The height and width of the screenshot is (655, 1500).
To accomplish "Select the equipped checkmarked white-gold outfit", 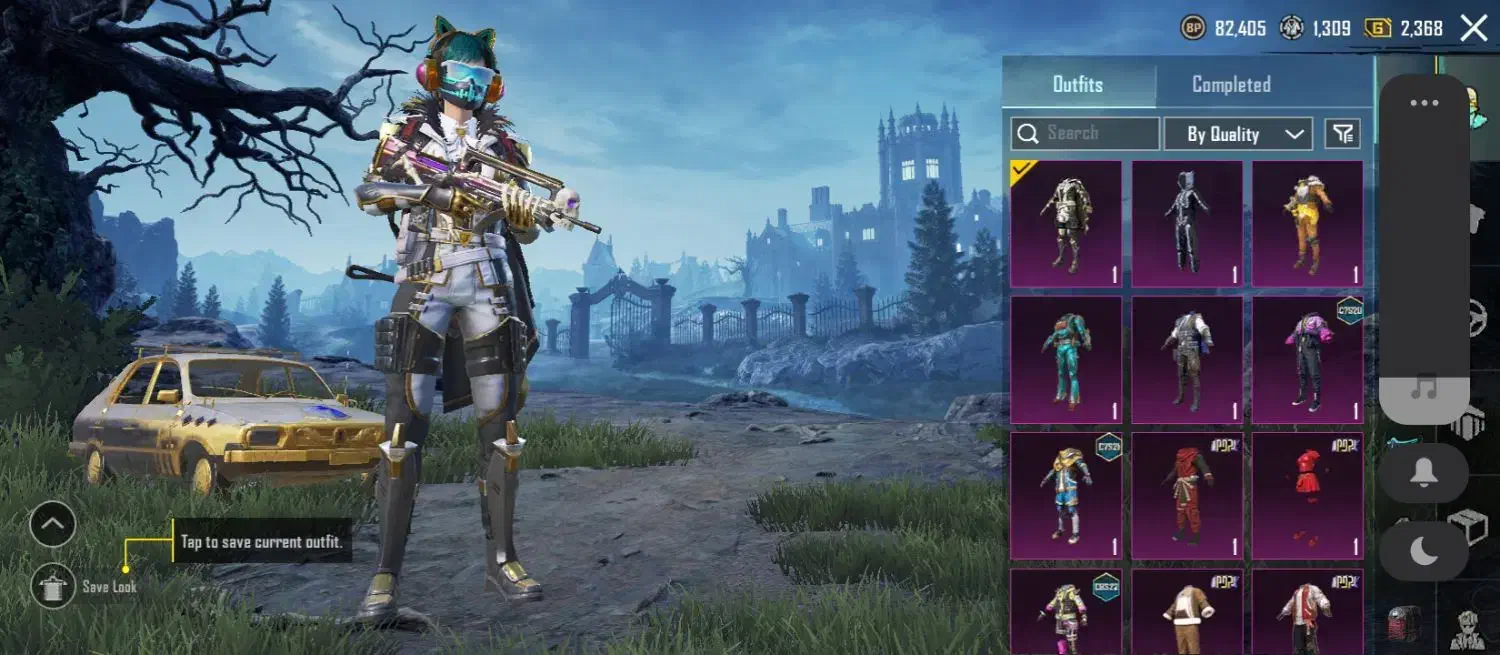I will point(1066,224).
